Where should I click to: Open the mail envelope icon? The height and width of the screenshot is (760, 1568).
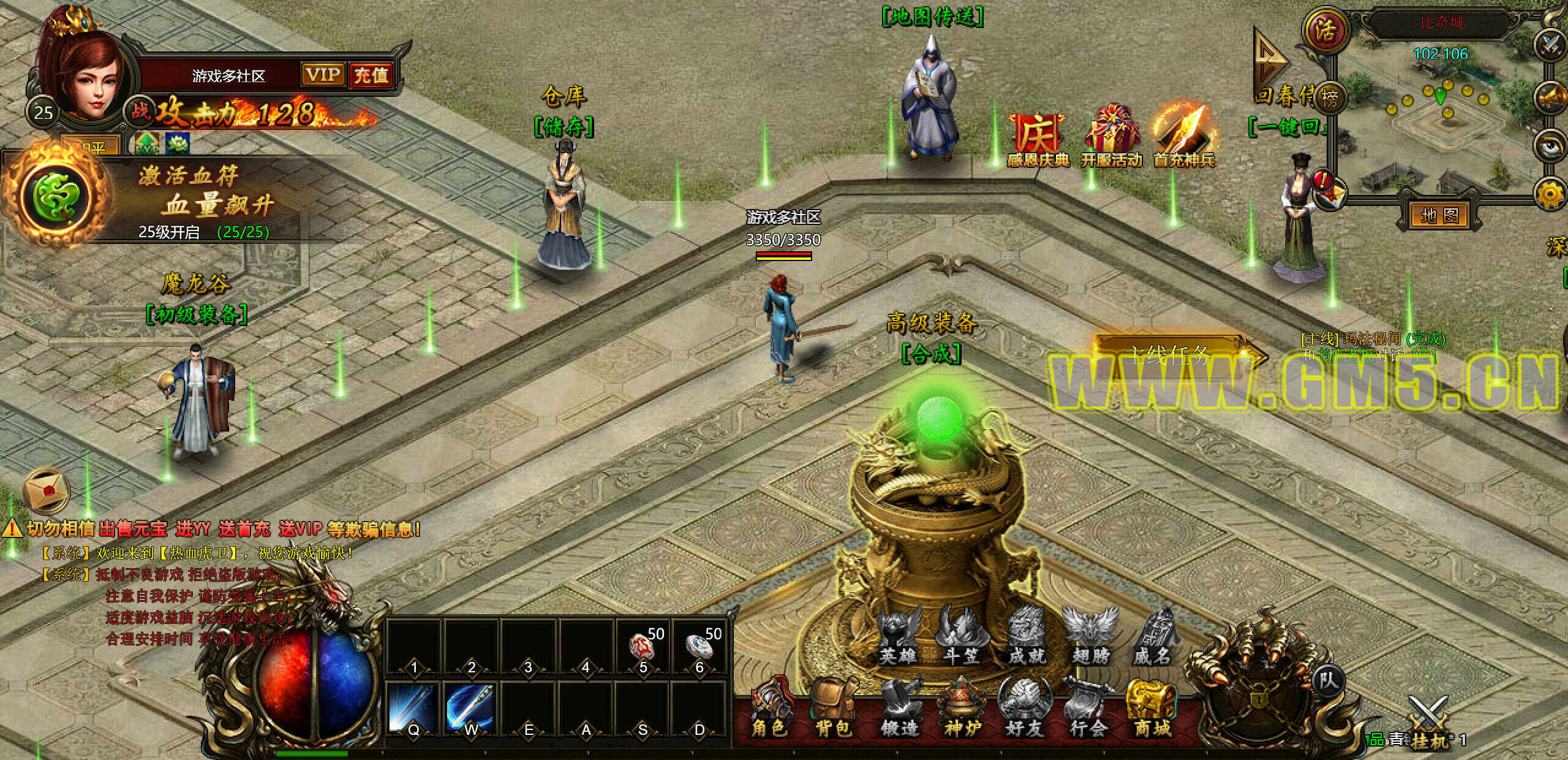pyautogui.click(x=45, y=490)
